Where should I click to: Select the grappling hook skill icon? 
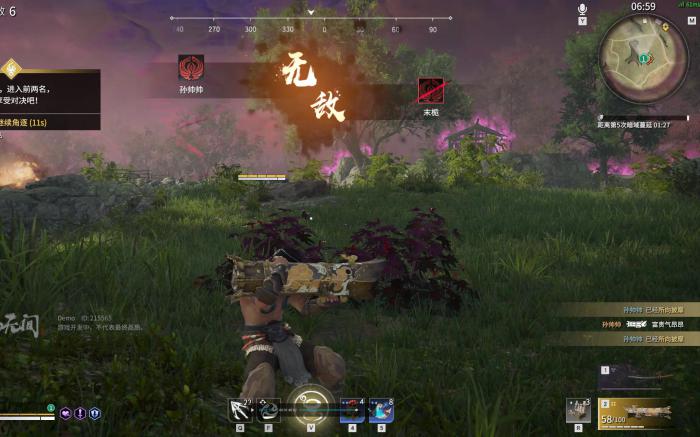240,408
